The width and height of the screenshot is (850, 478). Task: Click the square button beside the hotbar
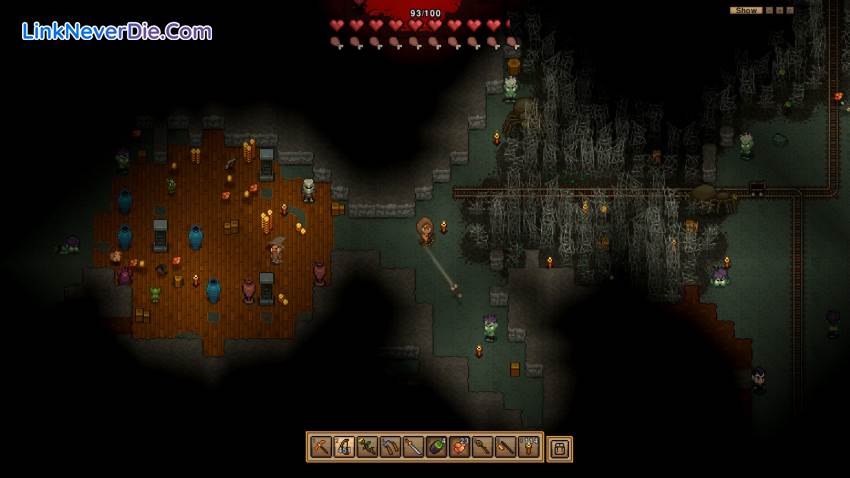click(560, 448)
